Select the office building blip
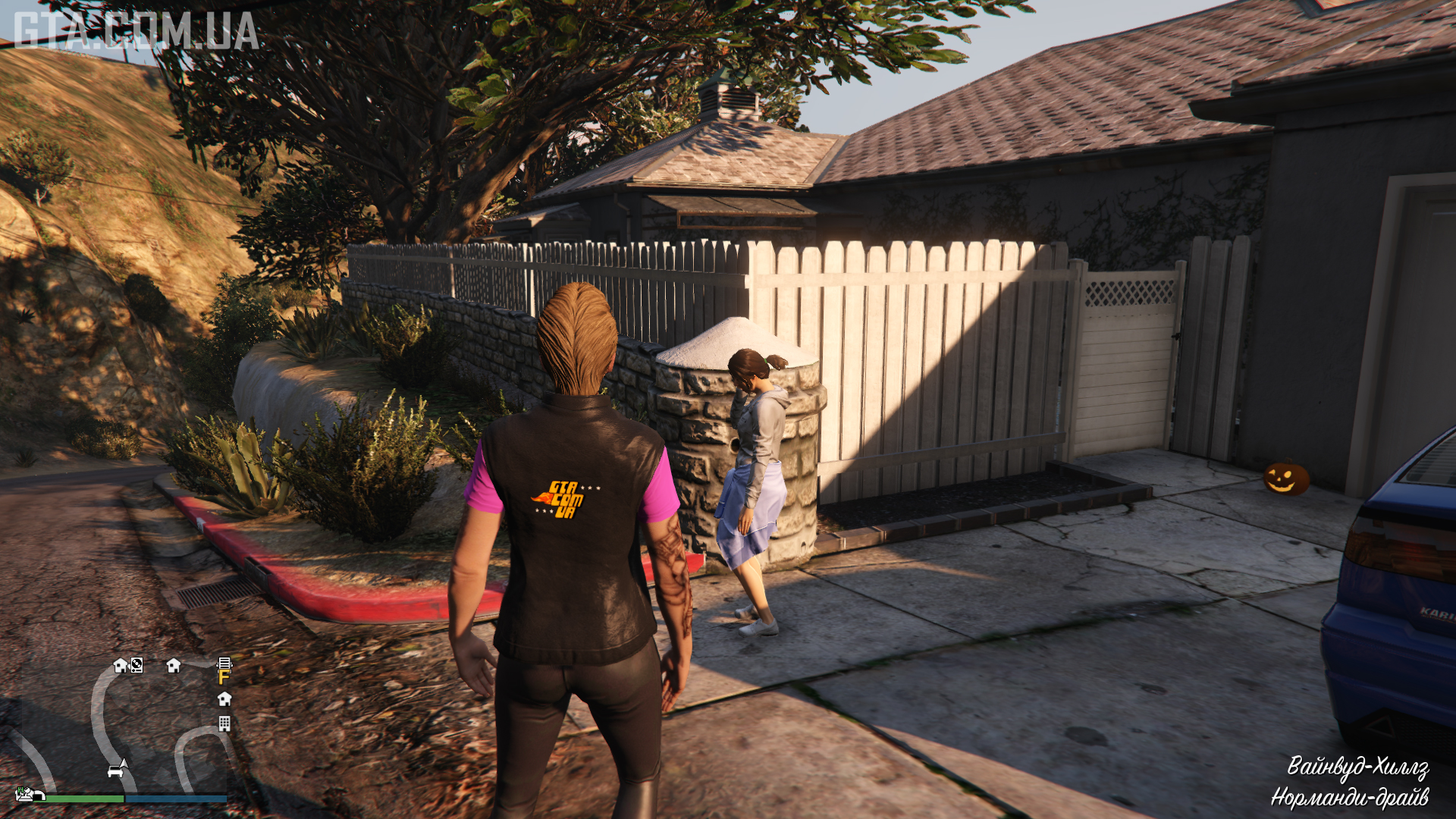1456x819 pixels. click(x=224, y=723)
